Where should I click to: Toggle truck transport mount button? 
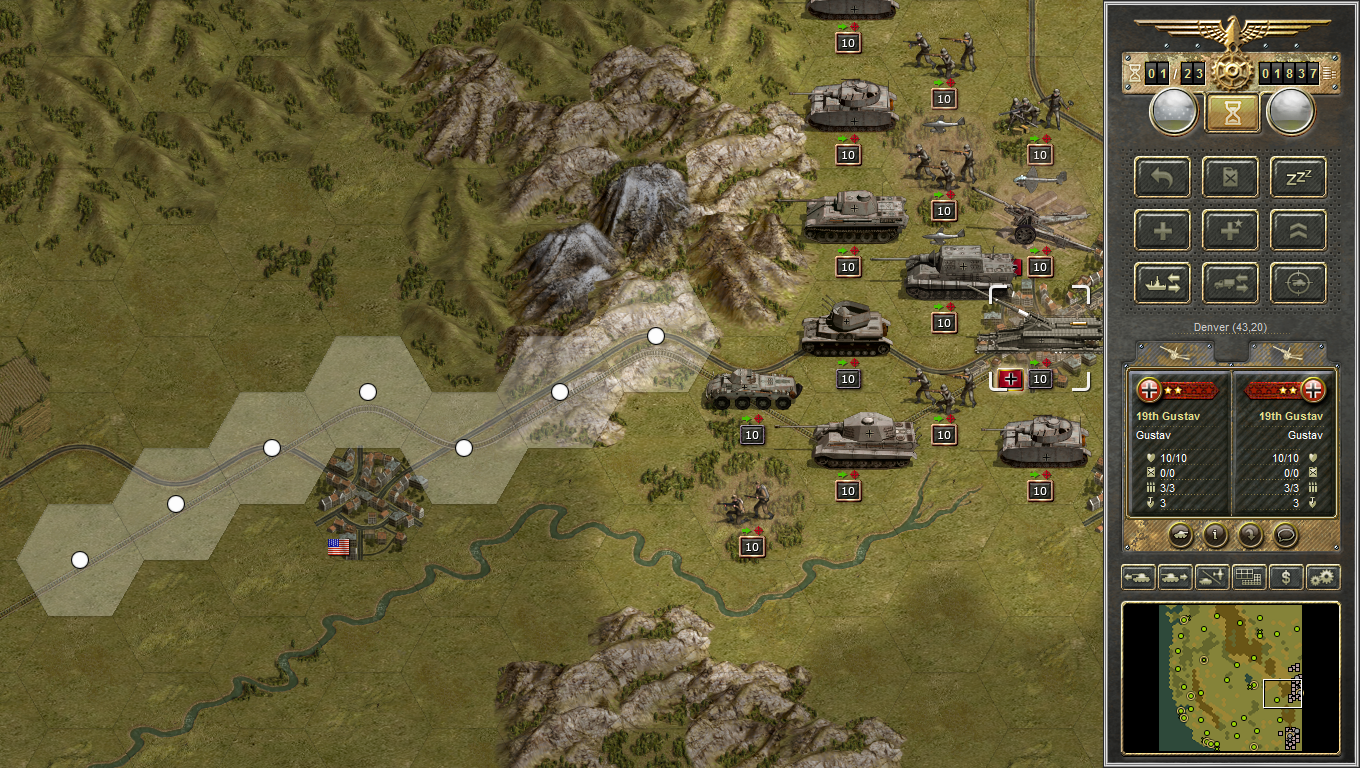[x=1230, y=283]
